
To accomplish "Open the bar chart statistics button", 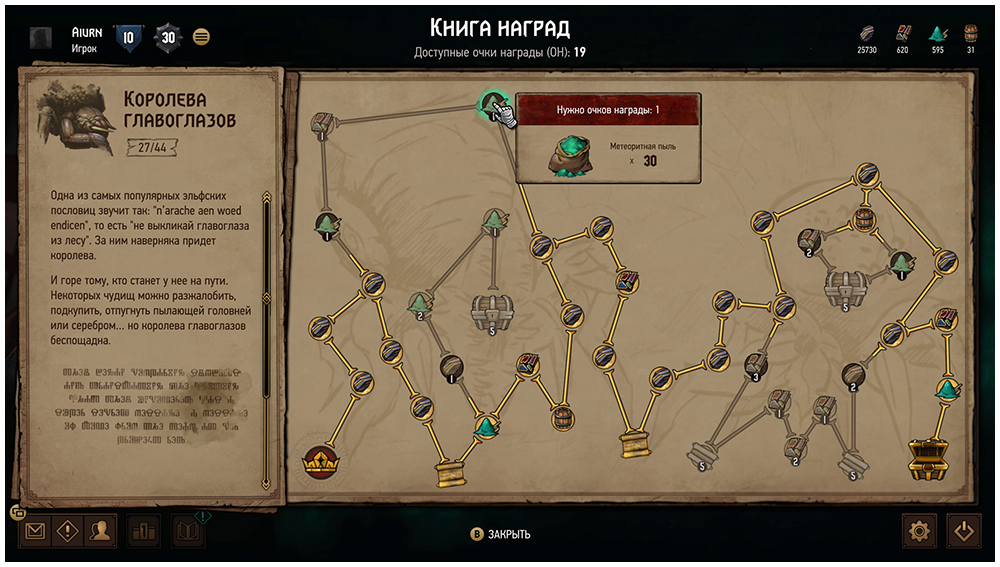I will pyautogui.click(x=144, y=531).
